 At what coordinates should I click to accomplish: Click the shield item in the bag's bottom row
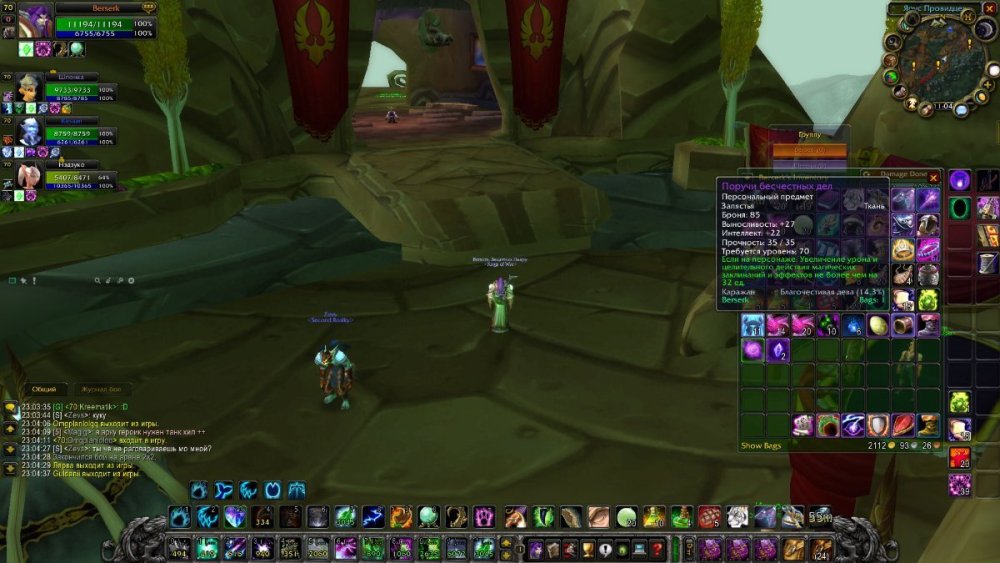pos(877,425)
